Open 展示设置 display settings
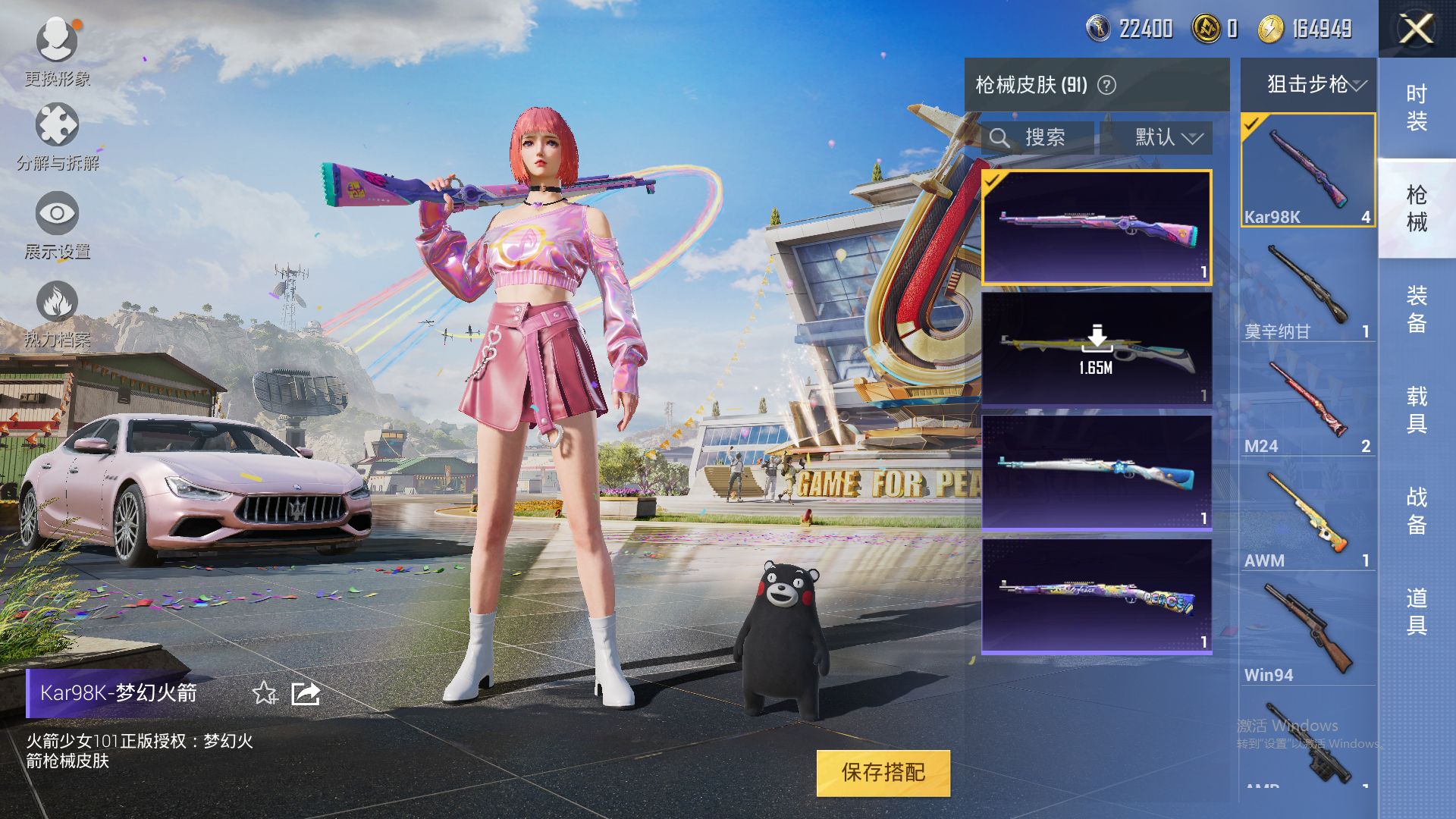This screenshot has height=819, width=1456. 57,215
